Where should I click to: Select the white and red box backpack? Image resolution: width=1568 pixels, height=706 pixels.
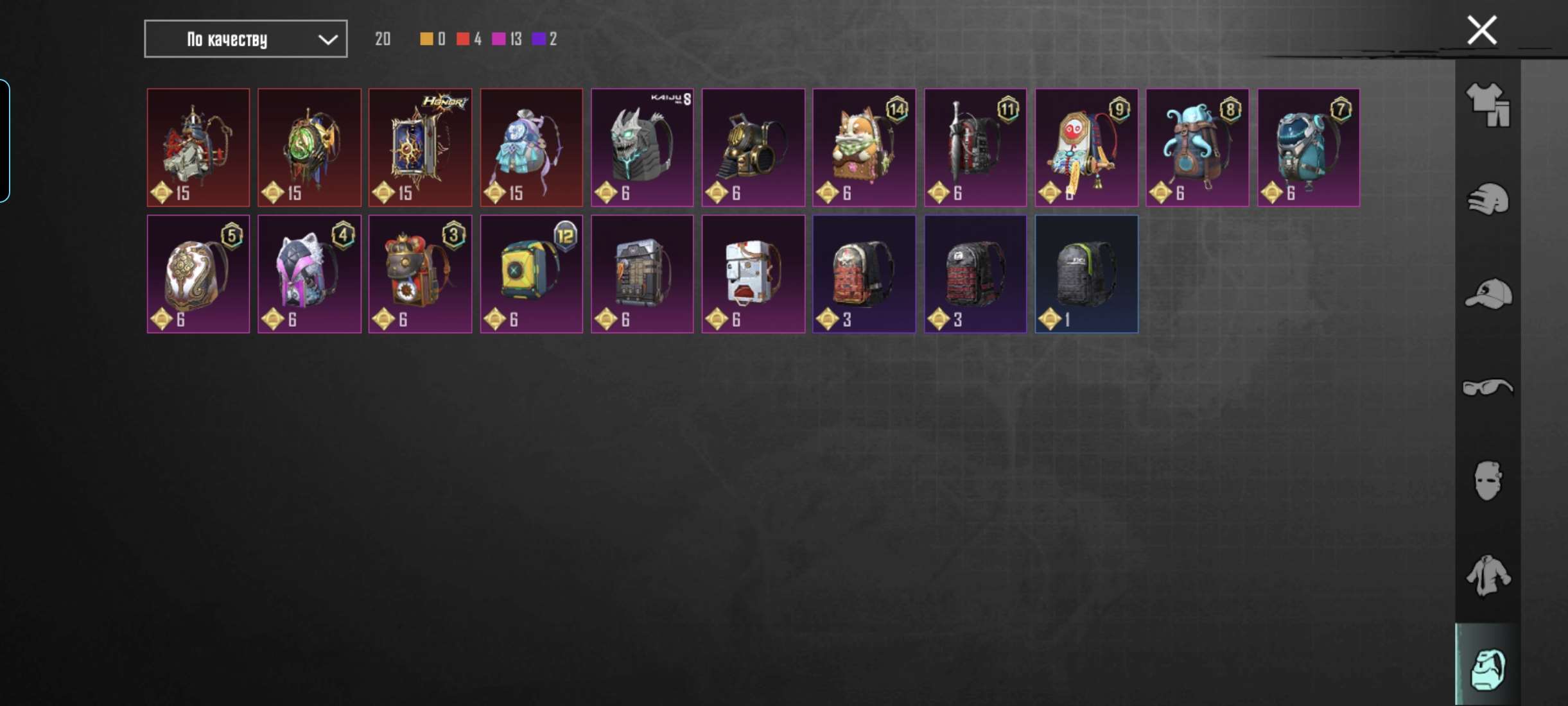pos(753,274)
